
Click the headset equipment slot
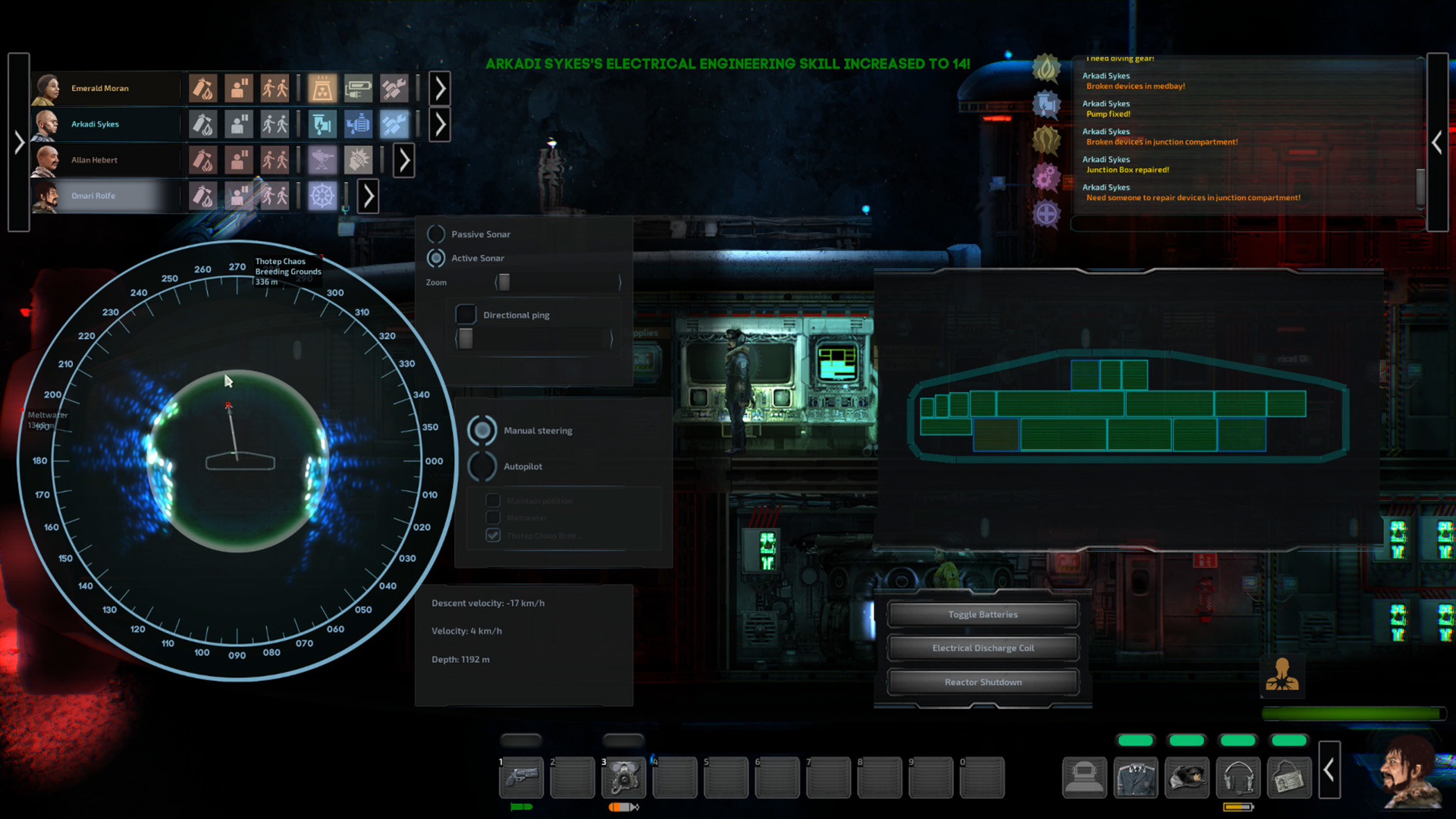coord(1238,777)
